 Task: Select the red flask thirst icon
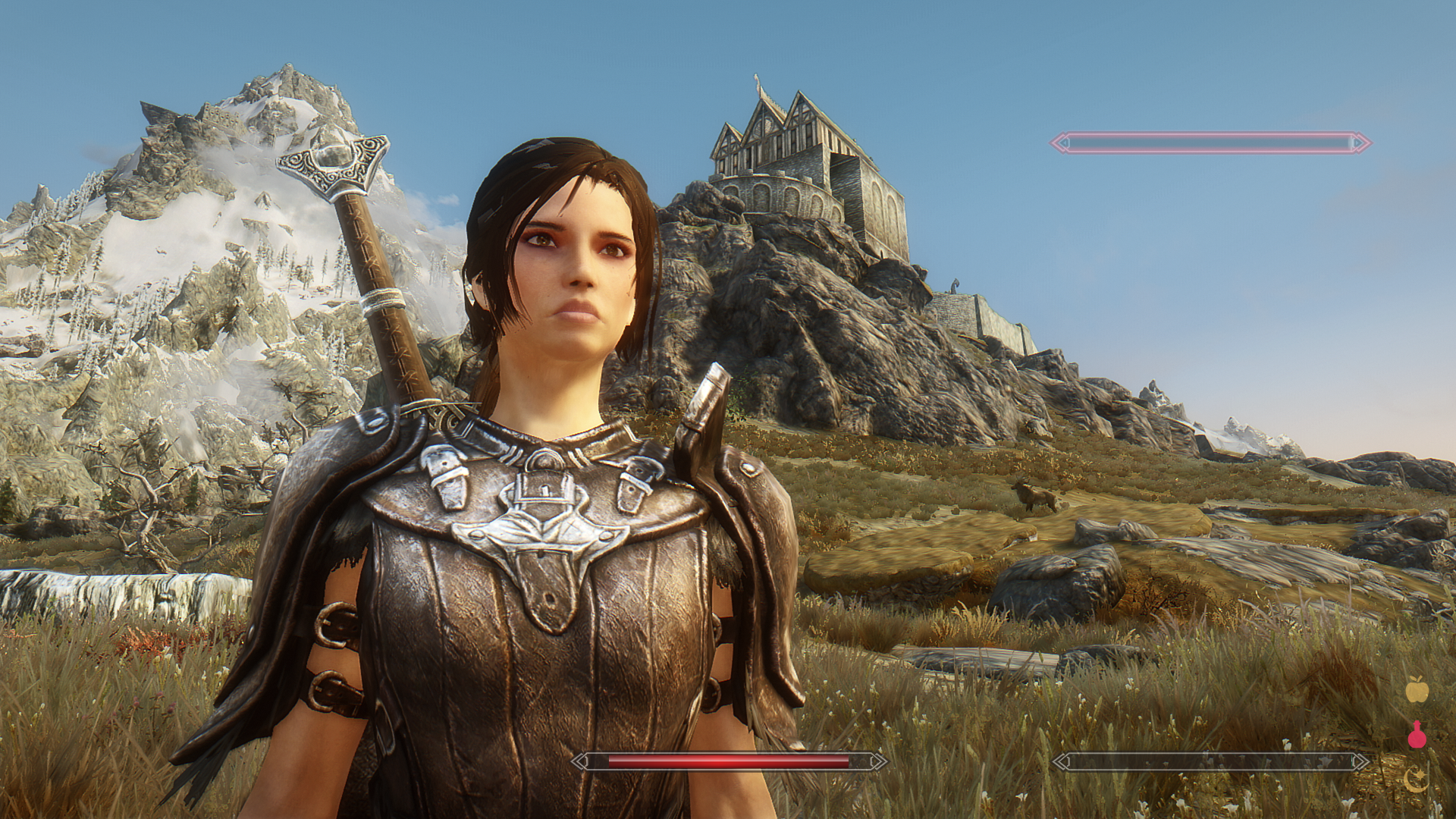pos(1417,734)
